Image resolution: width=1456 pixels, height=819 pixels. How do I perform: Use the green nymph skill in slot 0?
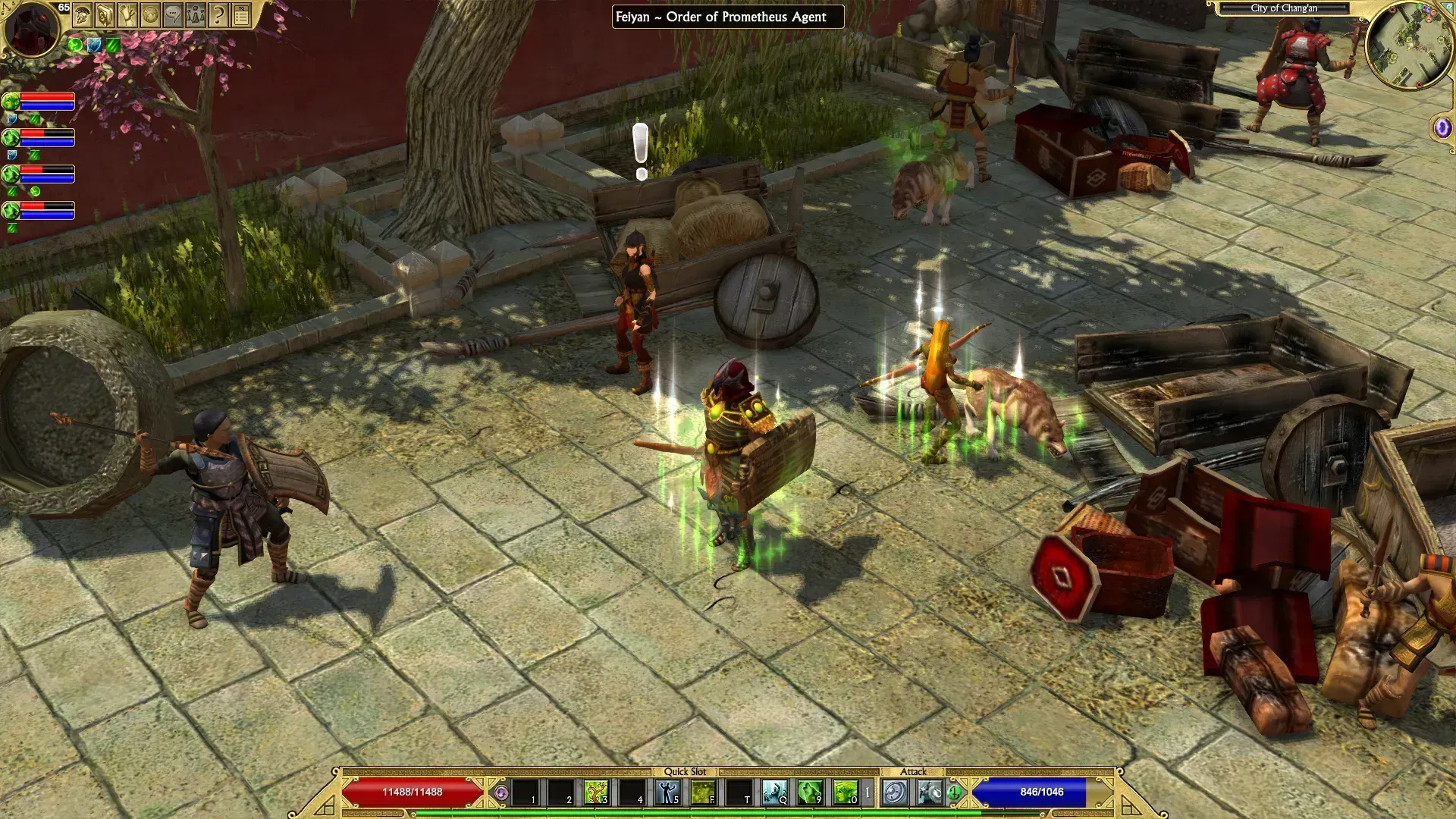[845, 792]
